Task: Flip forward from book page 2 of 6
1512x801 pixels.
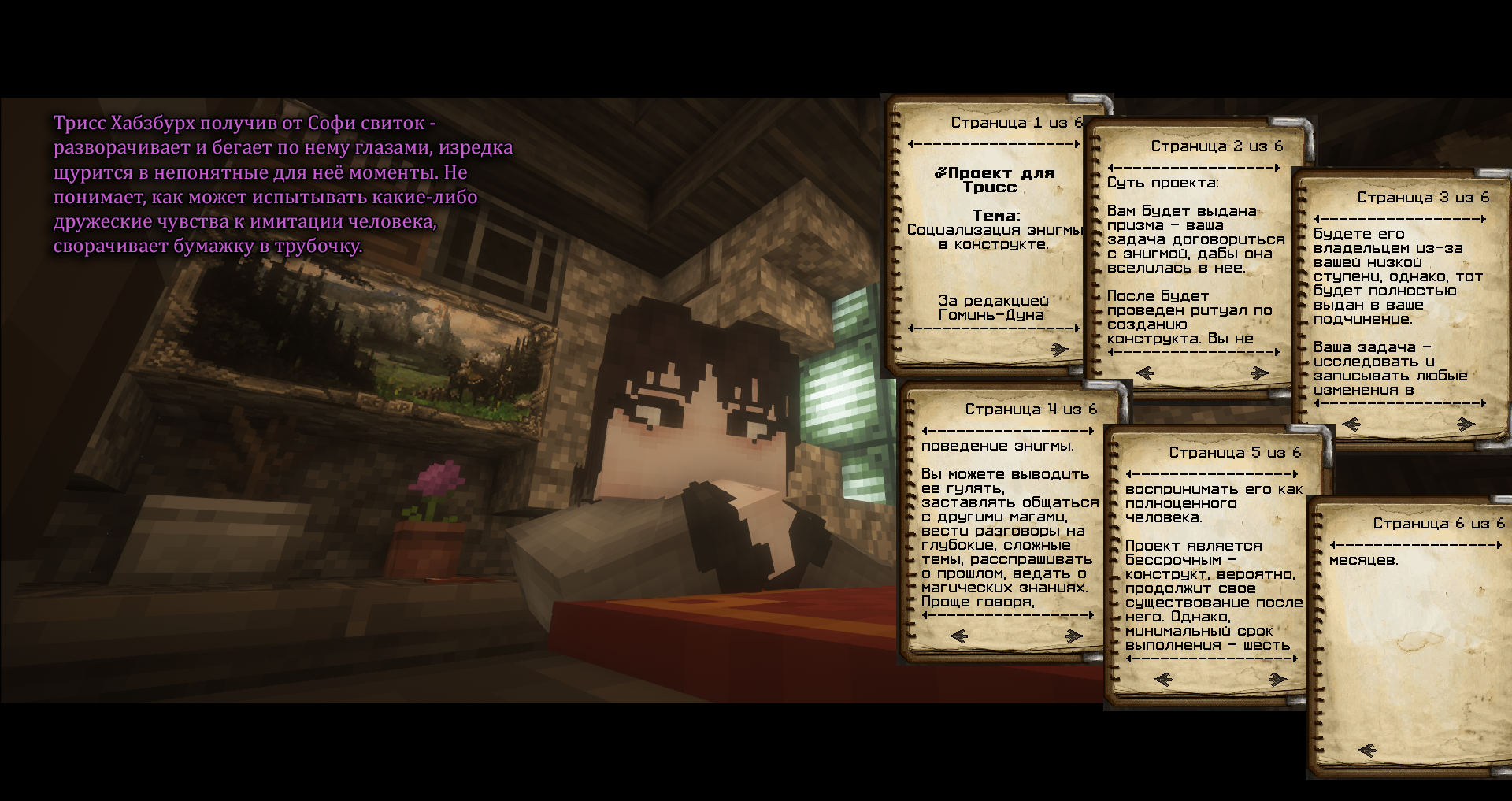Action: (x=1259, y=373)
